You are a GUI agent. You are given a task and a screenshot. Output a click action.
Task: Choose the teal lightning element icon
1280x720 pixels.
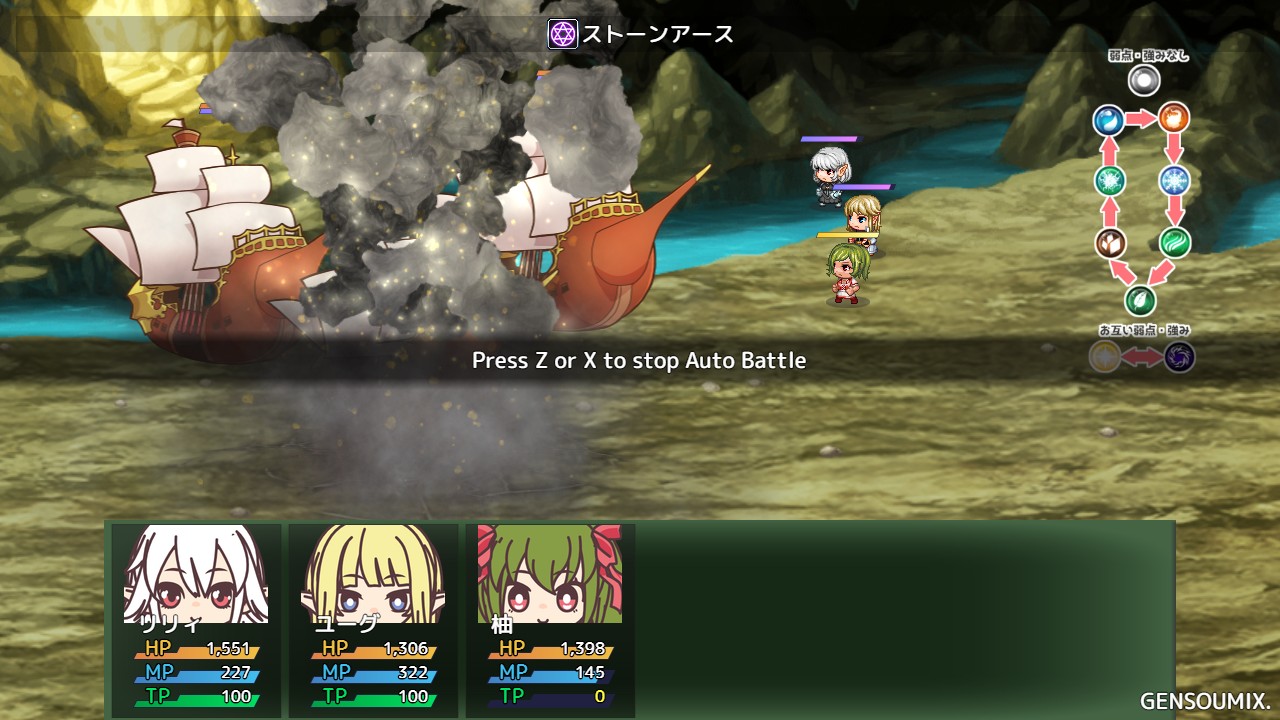coord(1110,181)
